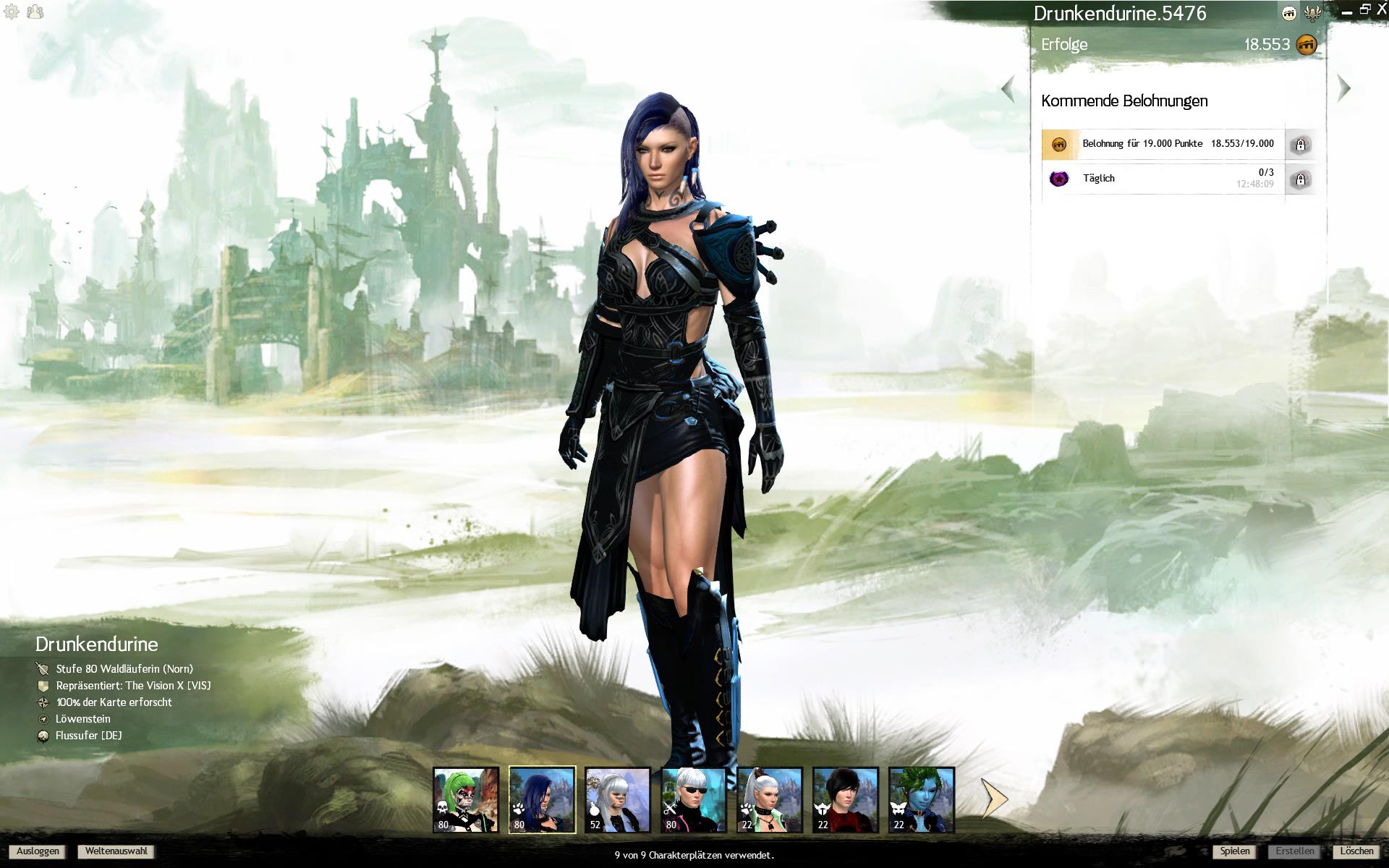This screenshot has width=1389, height=868.
Task: Log out with the Ausloggen button
Action: pos(38,851)
